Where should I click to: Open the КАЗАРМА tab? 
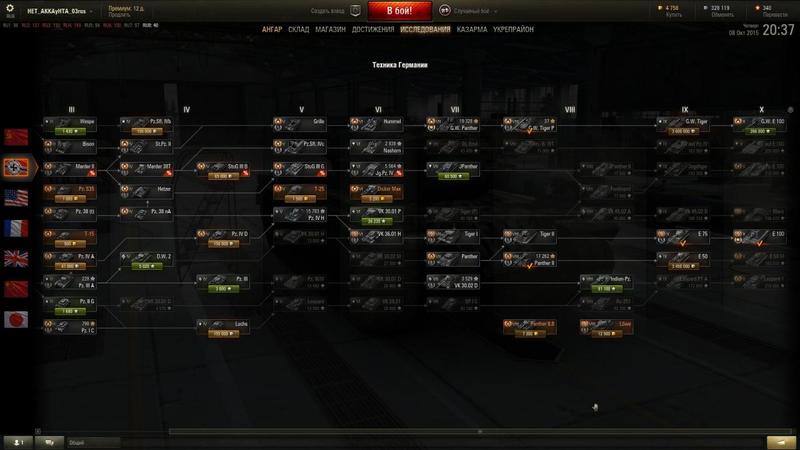click(472, 30)
